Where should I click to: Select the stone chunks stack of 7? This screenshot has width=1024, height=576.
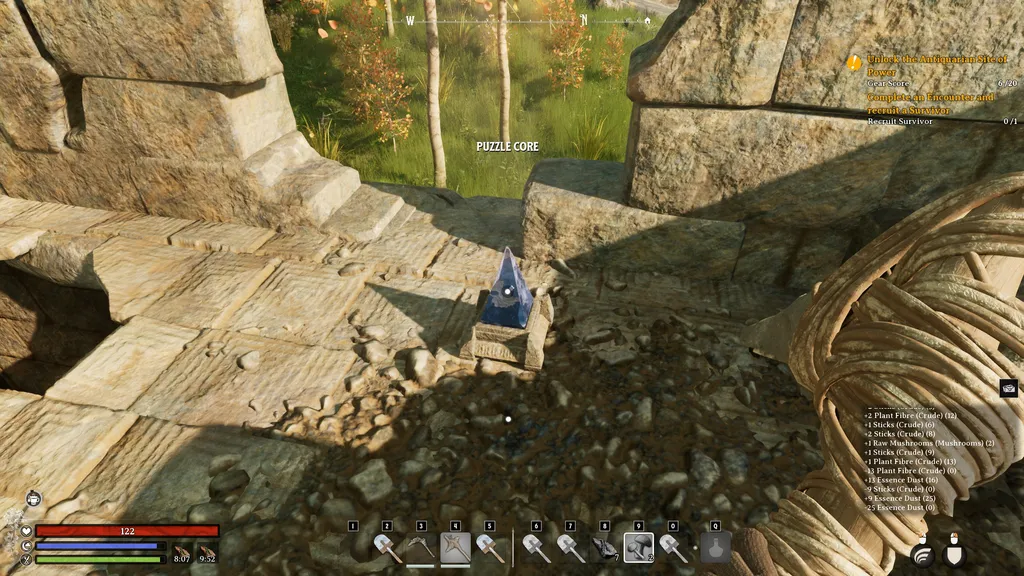(604, 547)
